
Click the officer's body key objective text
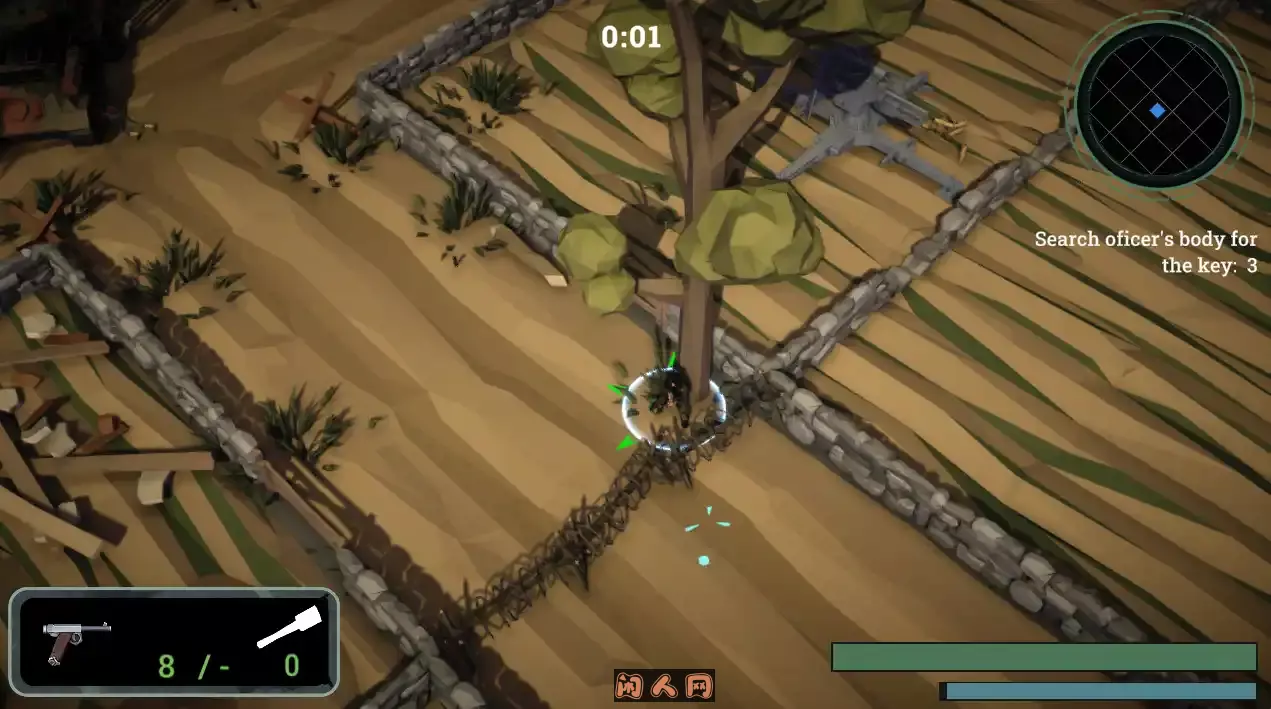[x=1146, y=252]
